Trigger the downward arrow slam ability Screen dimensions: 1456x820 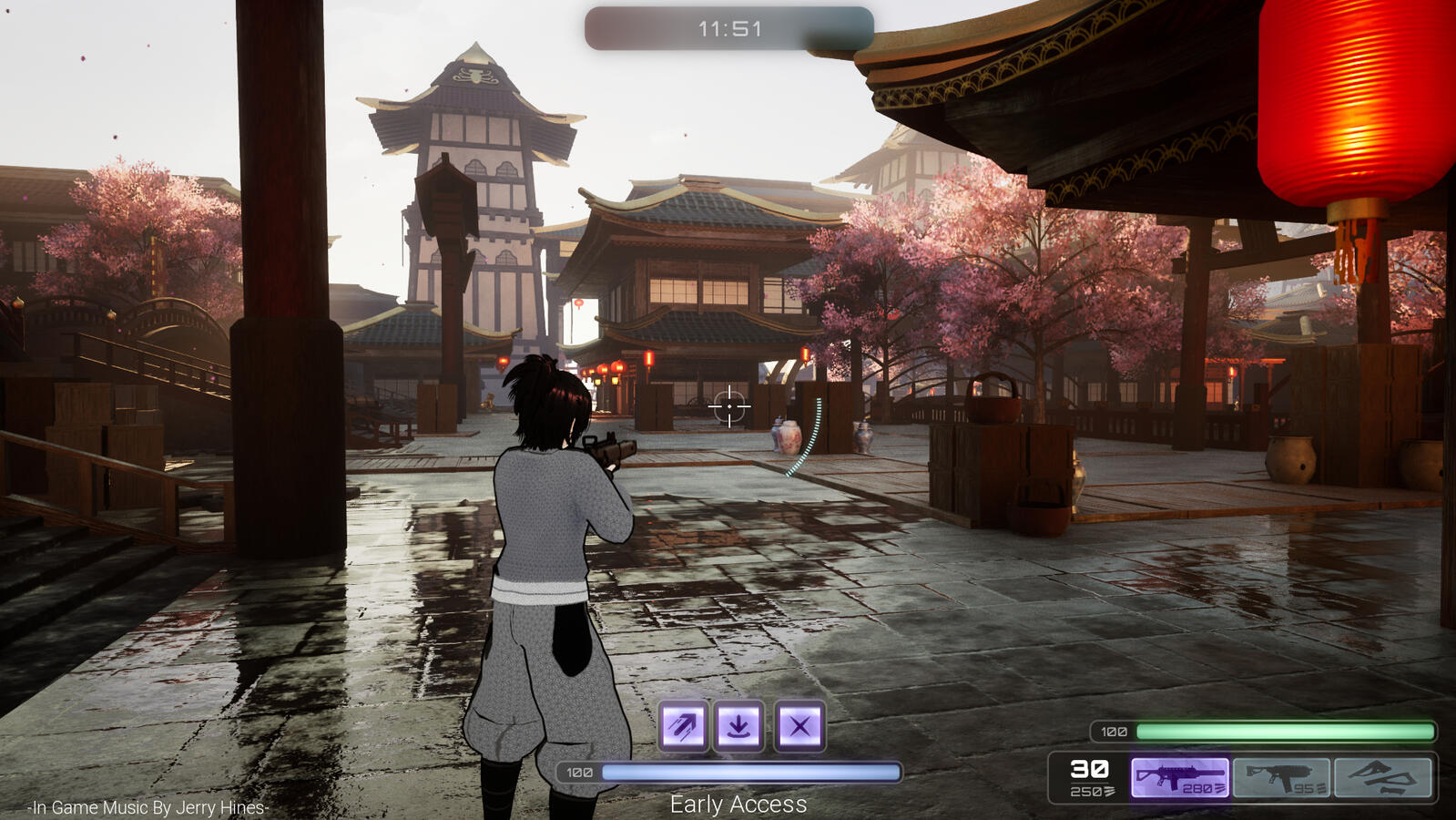coord(738,726)
